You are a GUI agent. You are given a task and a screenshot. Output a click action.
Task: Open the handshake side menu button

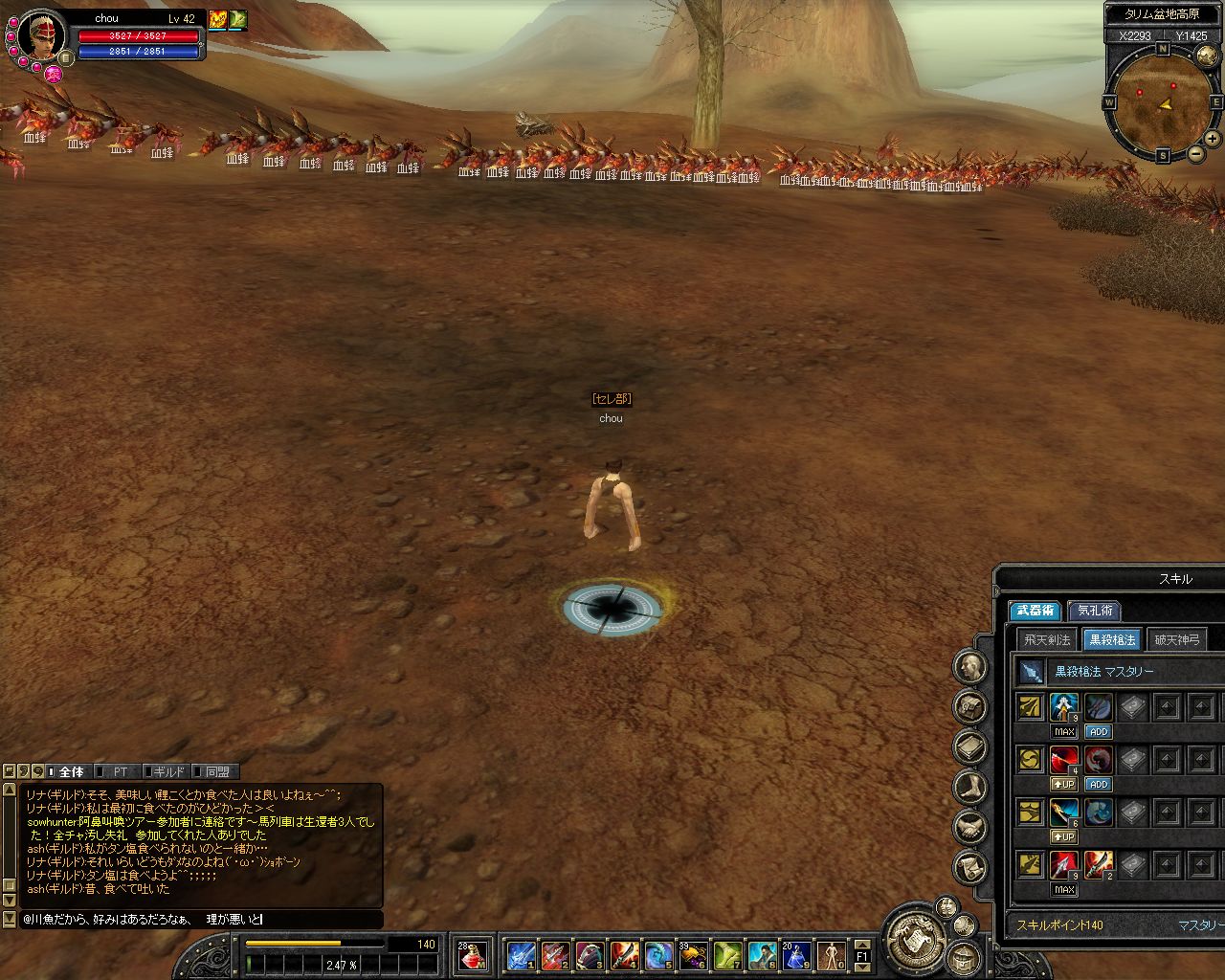pos(970,828)
